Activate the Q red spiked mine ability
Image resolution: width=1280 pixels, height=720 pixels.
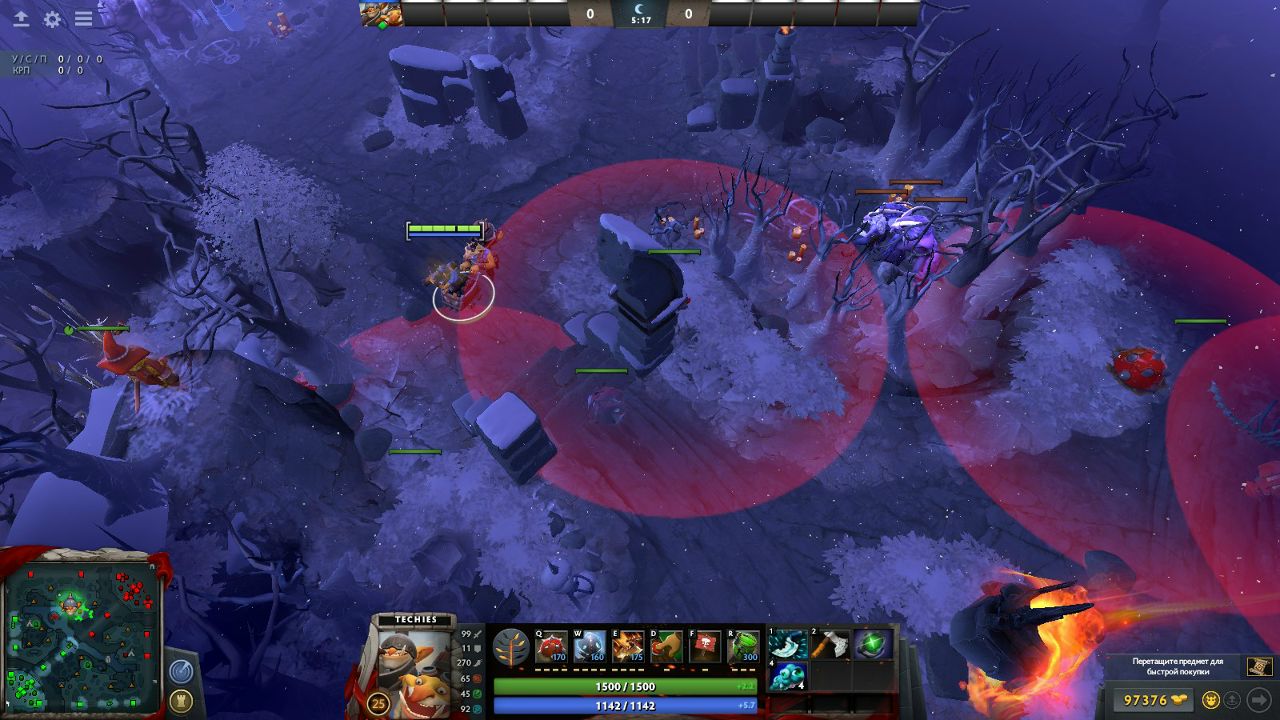551,647
